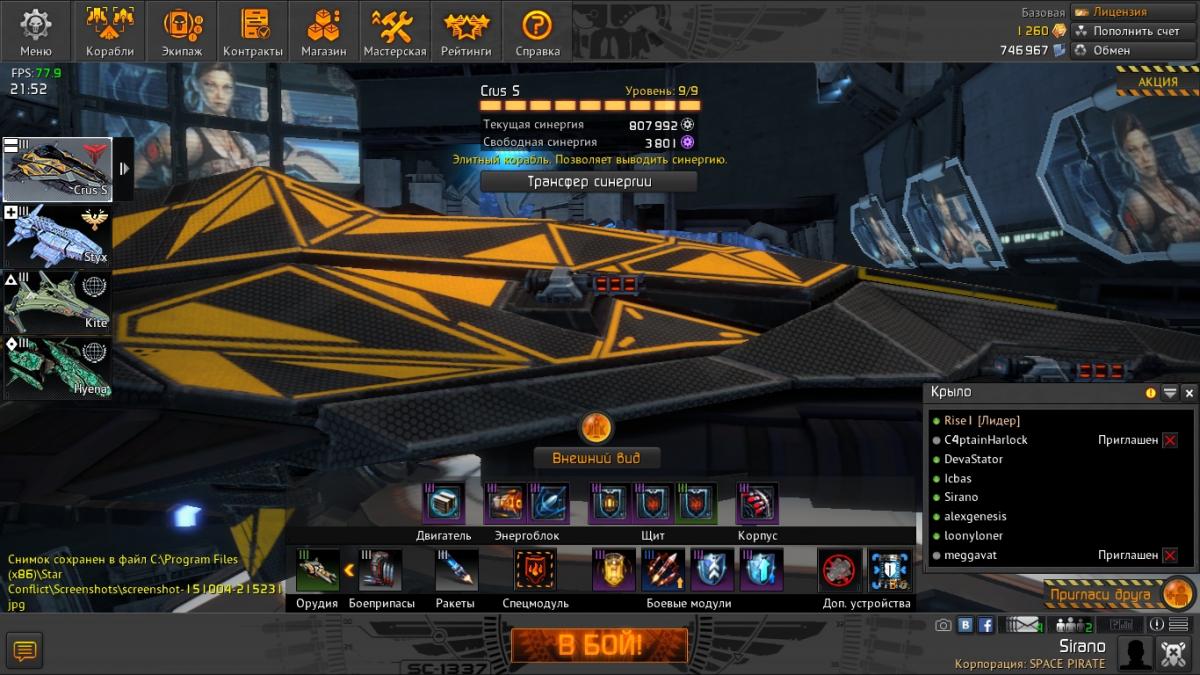This screenshot has width=1200, height=675.
Task: Select the Kite ship slot
Action: click(x=57, y=302)
